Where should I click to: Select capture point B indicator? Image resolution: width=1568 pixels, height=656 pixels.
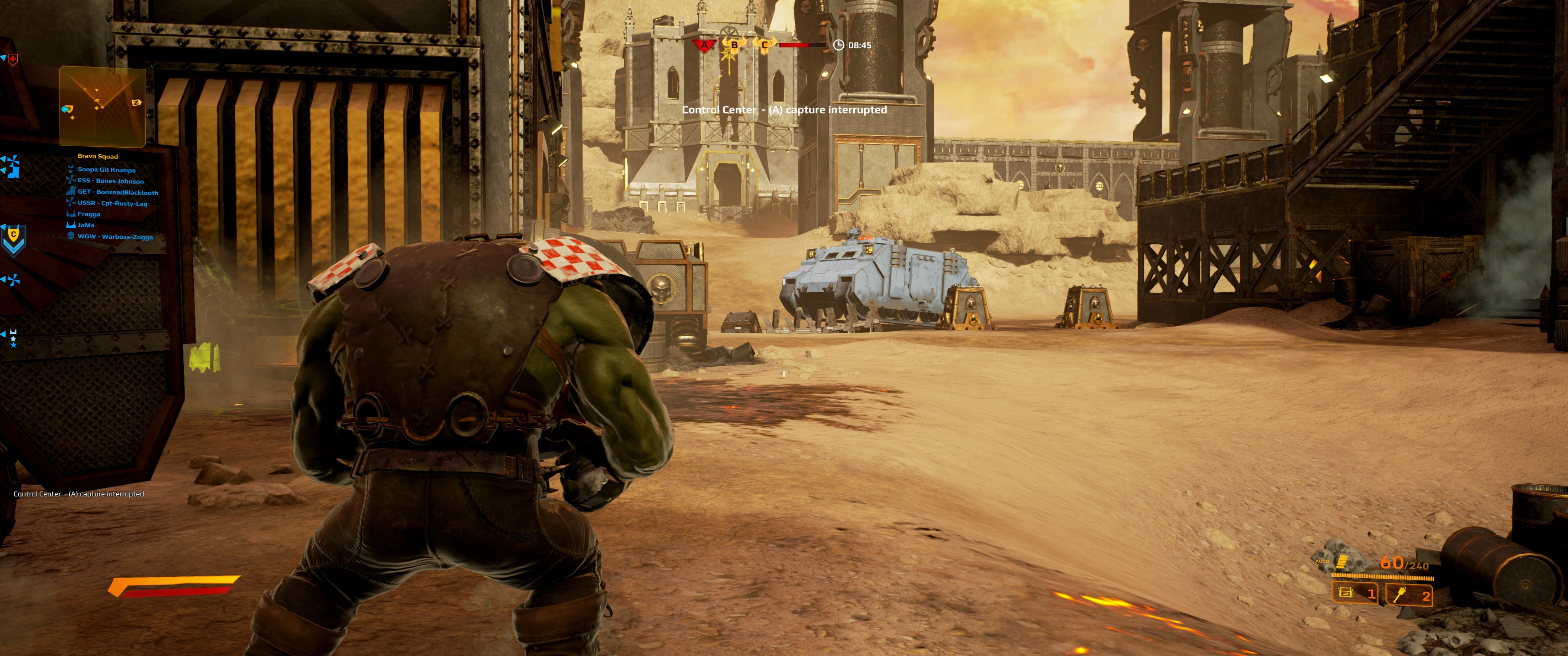click(734, 45)
